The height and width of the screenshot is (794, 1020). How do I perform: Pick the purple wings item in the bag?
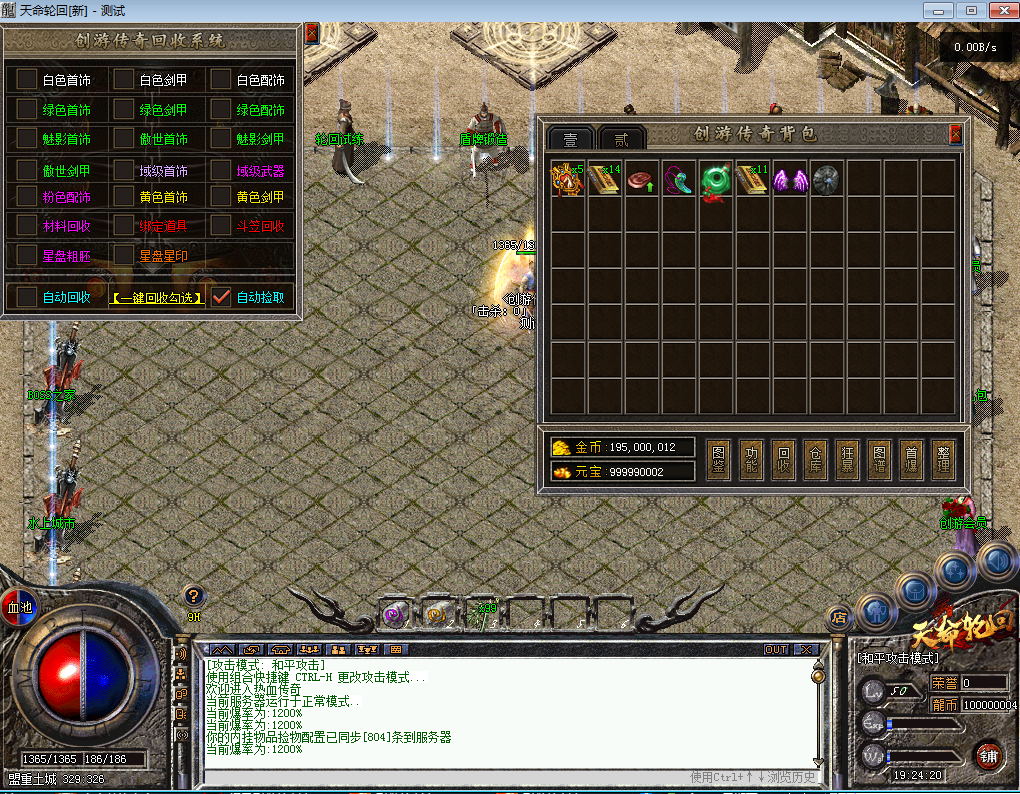point(789,180)
